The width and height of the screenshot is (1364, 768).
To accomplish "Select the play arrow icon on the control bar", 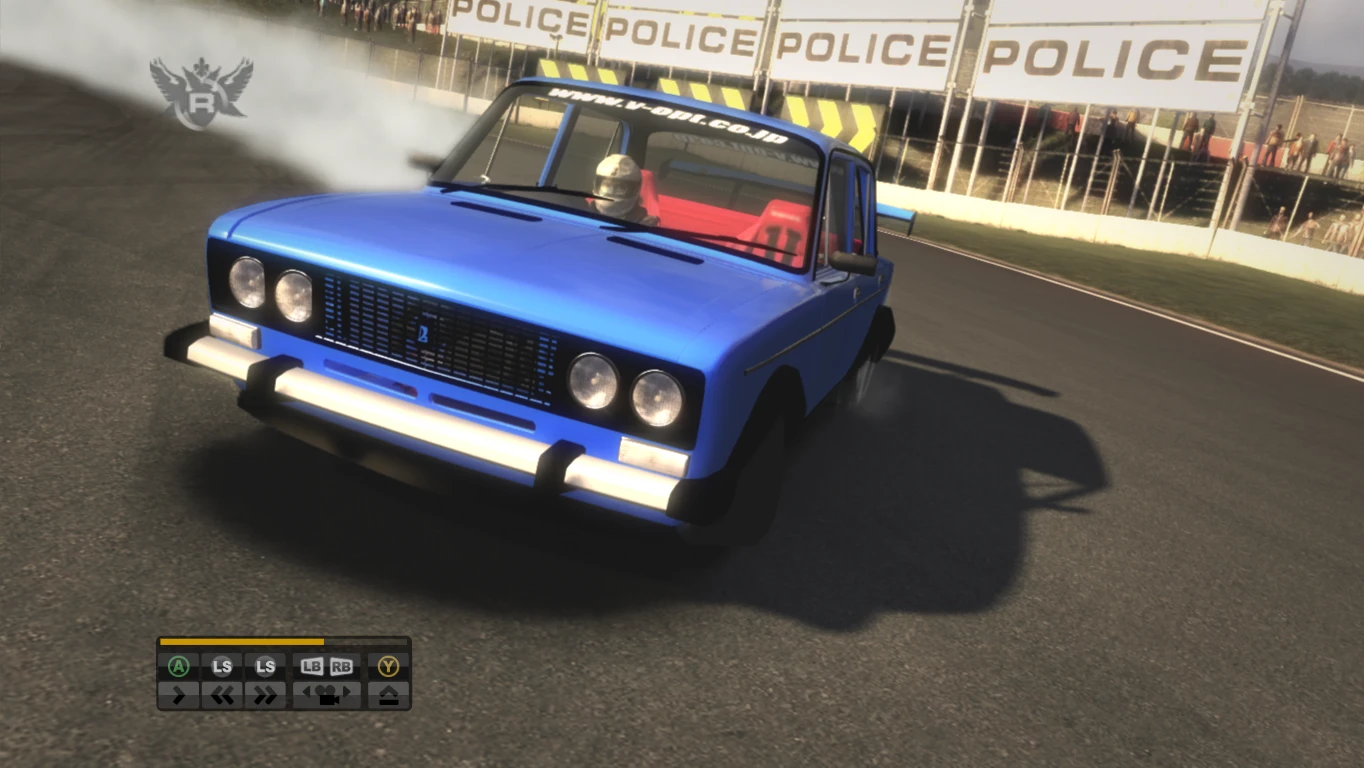I will coord(180,695).
